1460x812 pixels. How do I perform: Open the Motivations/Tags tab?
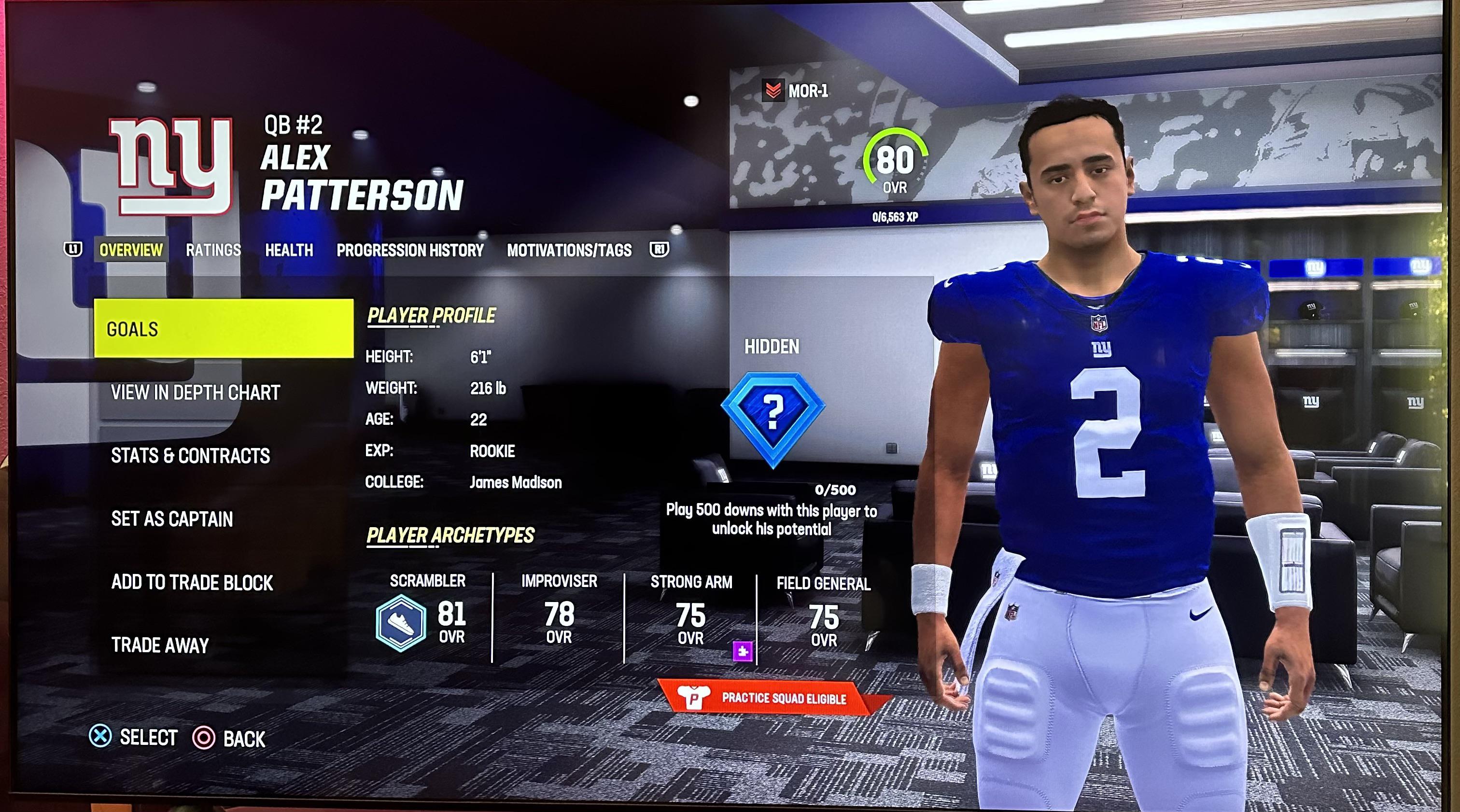tap(570, 250)
